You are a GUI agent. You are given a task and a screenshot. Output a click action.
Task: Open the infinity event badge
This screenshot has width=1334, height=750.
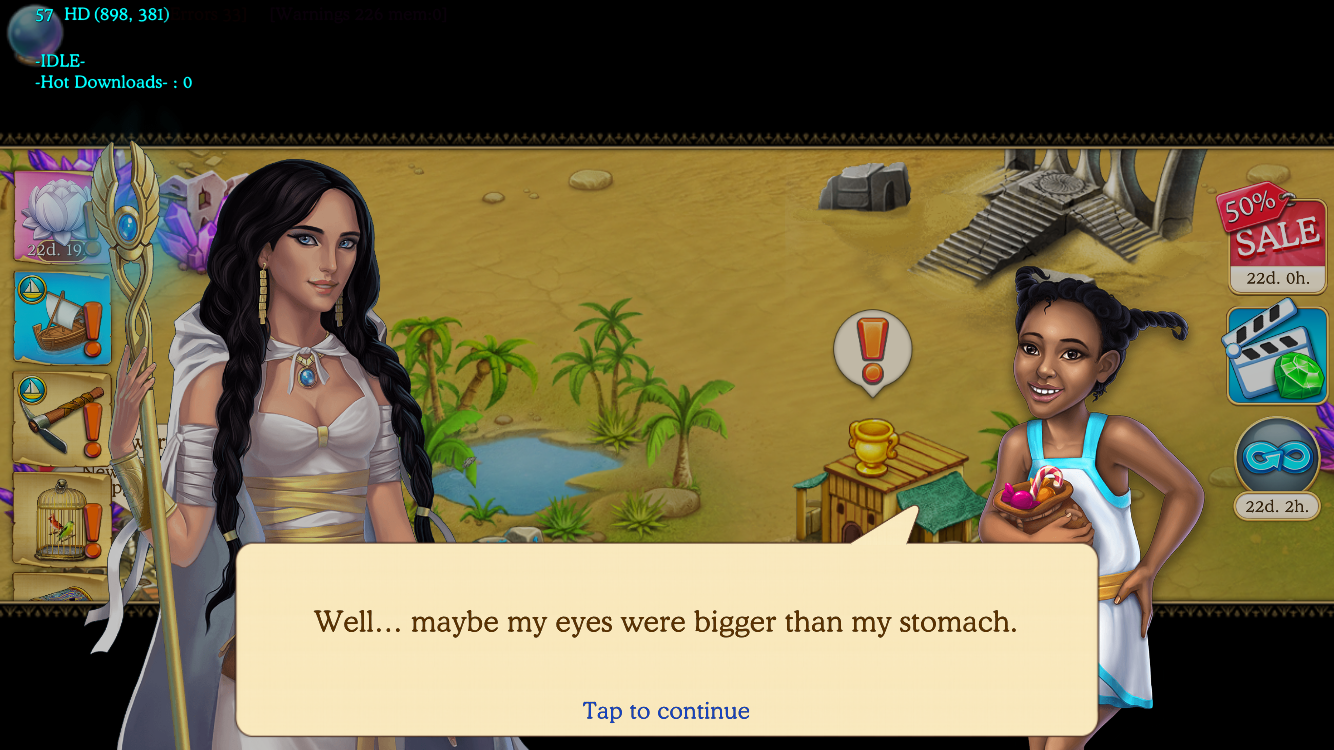tap(1276, 460)
